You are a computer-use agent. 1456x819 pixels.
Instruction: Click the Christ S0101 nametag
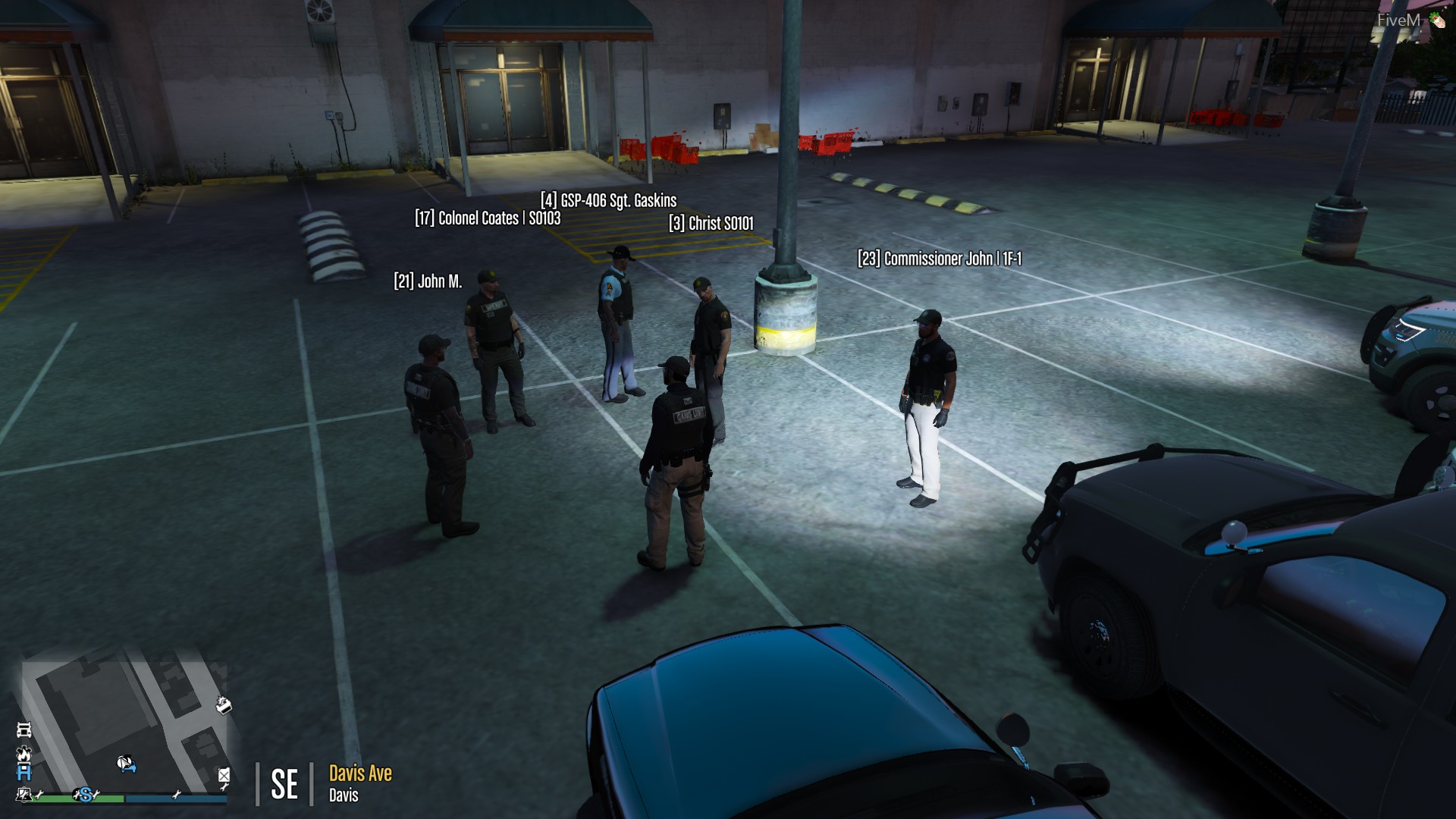pos(711,223)
